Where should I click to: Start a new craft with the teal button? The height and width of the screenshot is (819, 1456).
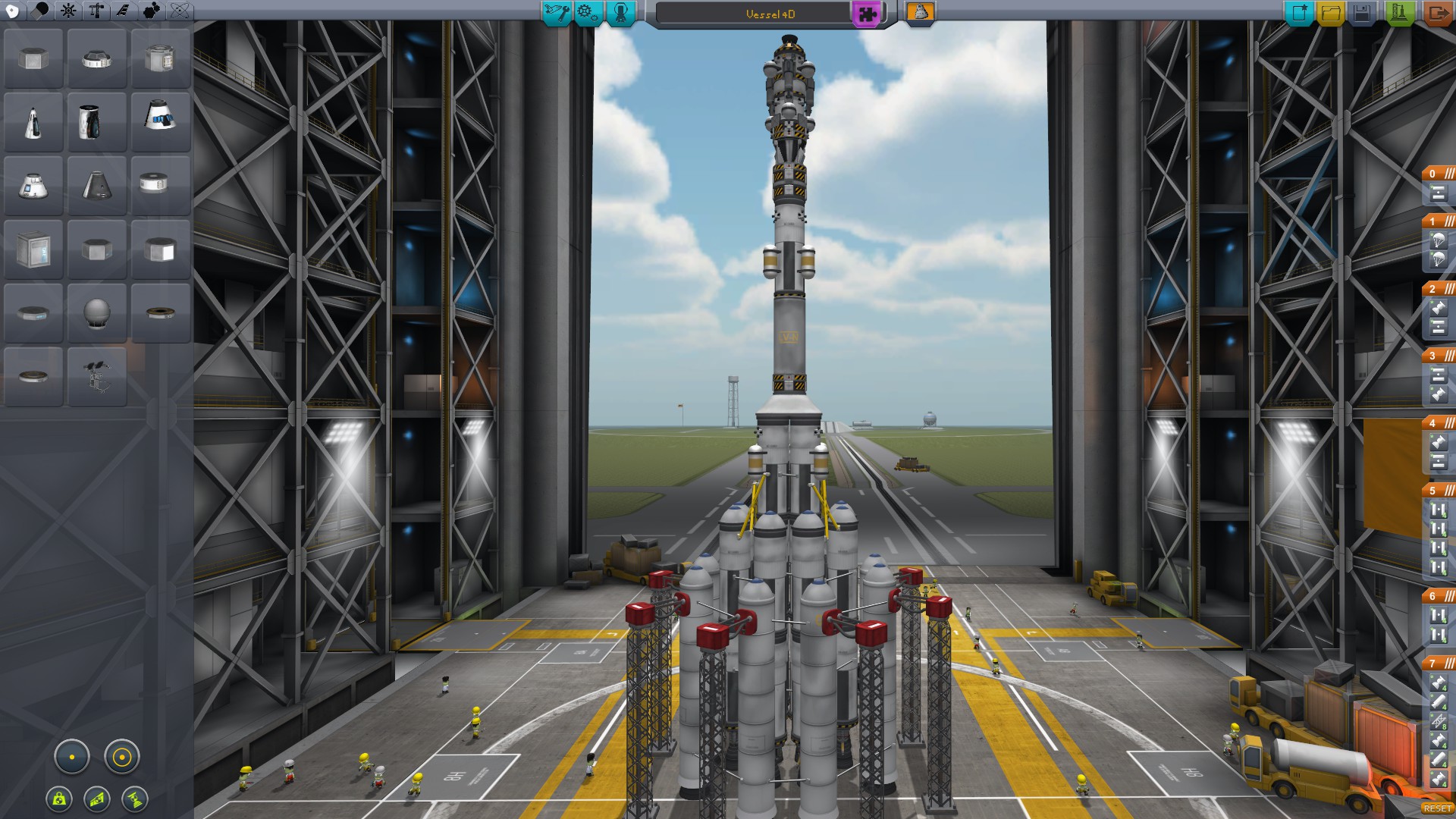click(1299, 13)
